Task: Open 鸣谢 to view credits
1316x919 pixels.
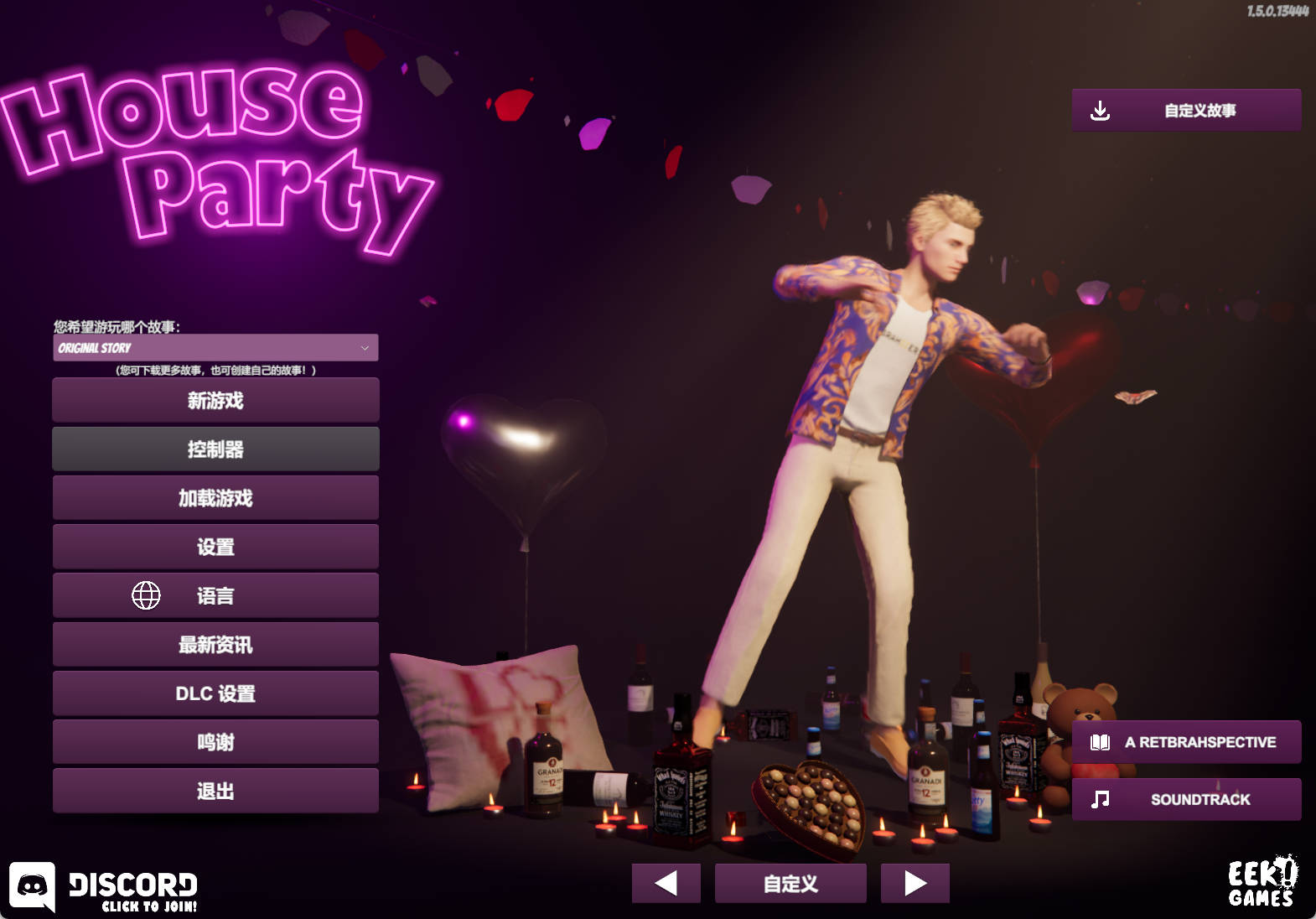Action: [x=215, y=741]
